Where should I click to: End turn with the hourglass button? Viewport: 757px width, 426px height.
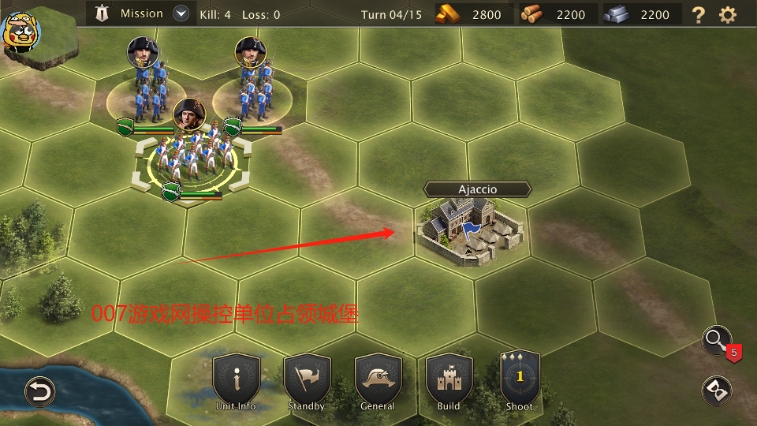coord(717,390)
